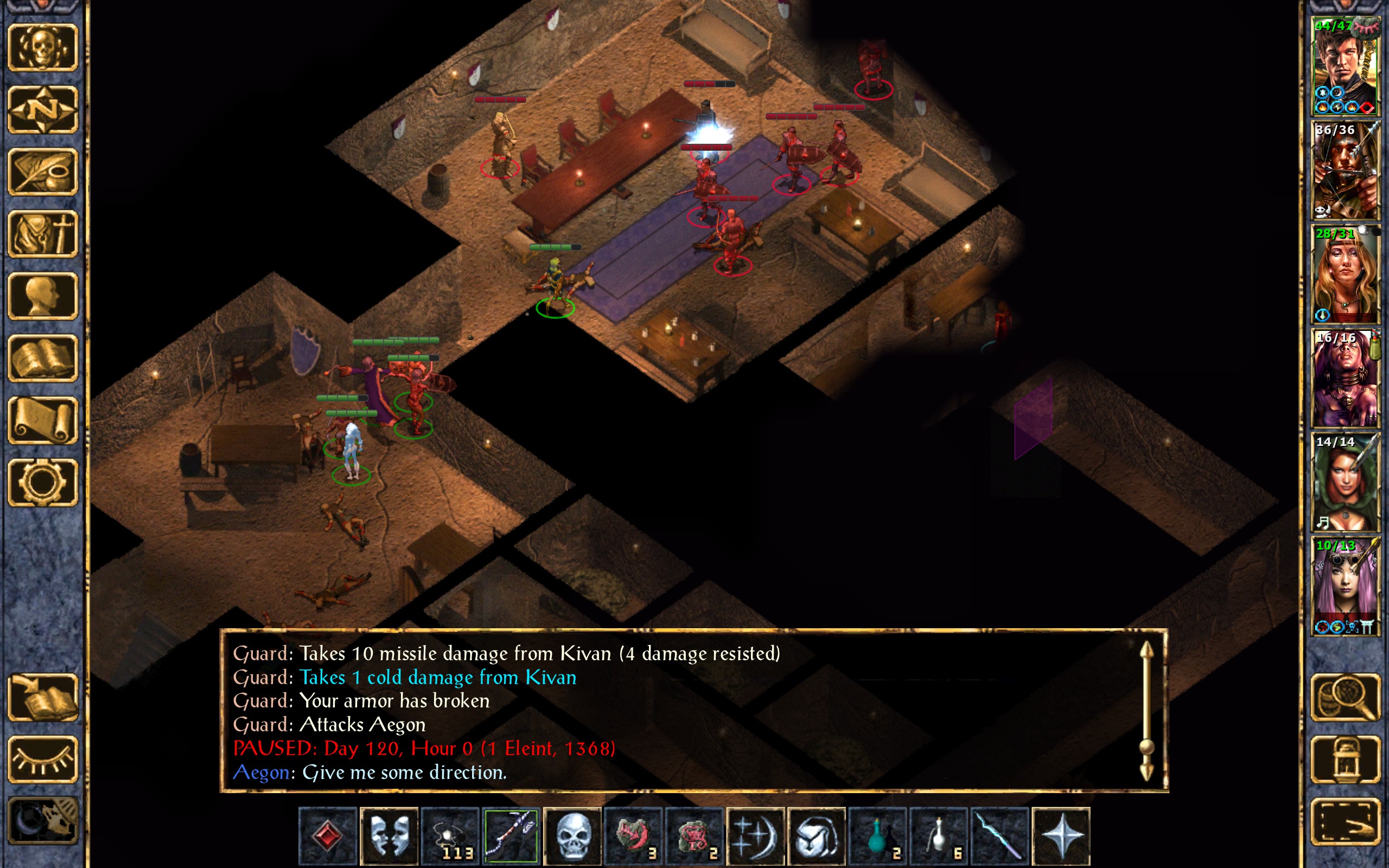This screenshot has height=868, width=1389.
Task: Click the moon-and-skull rest button
Action: tap(43, 821)
